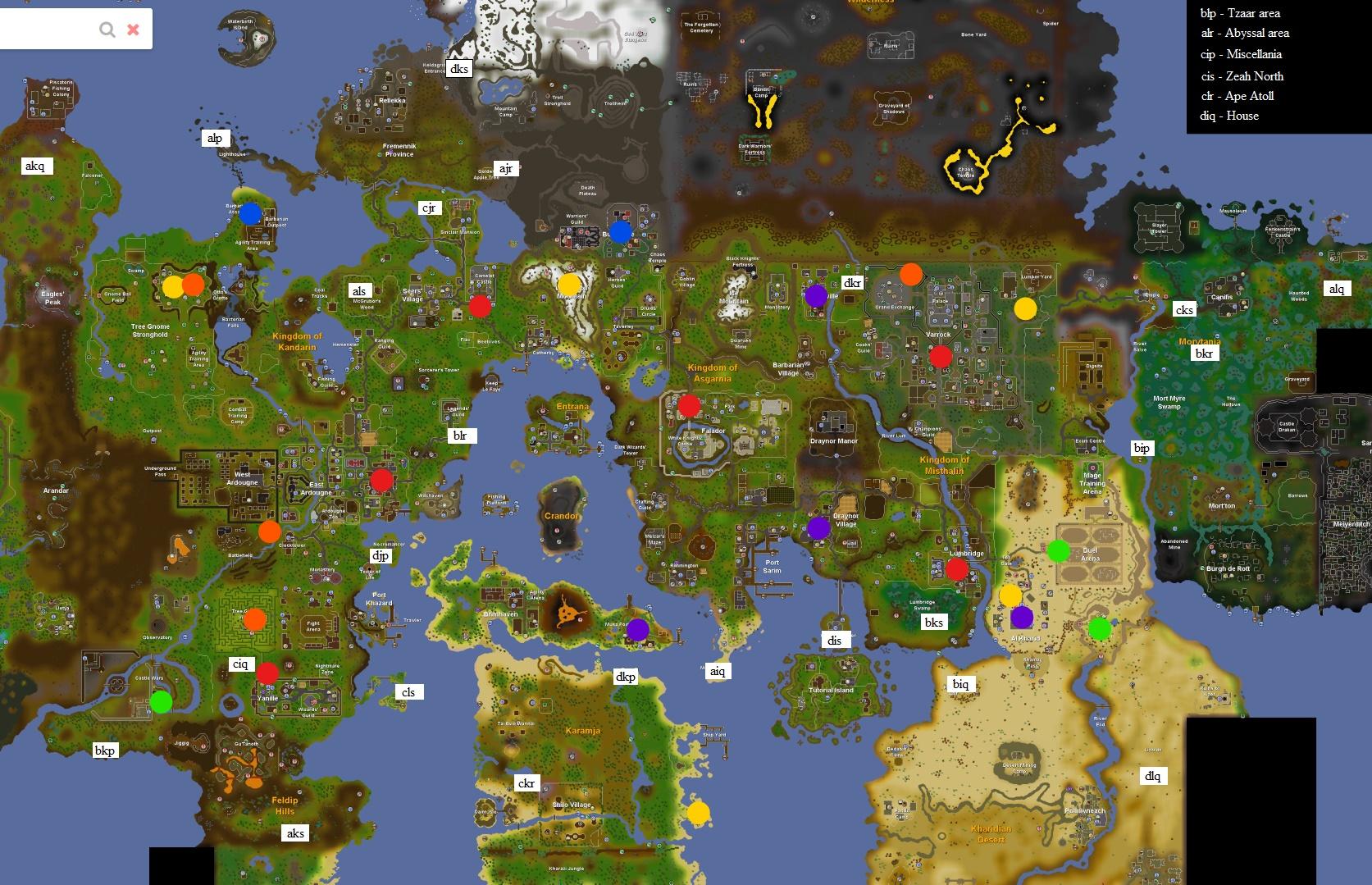Open the 'blp - Tzaar area' legend link
Viewport: 1372px width, 885px height.
[1240, 13]
